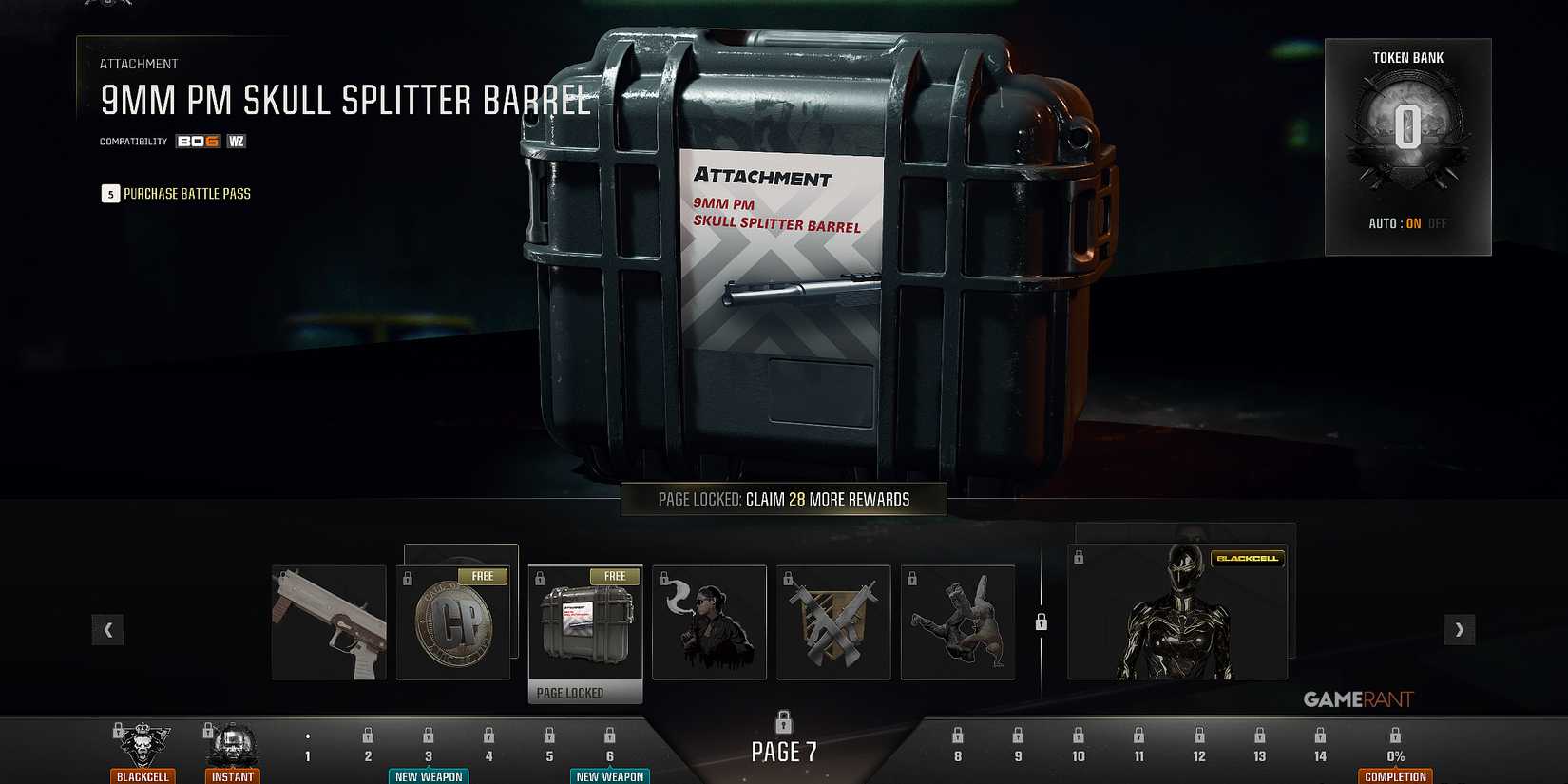
Task: Toggle the lock on battle pass page 4
Action: (x=488, y=735)
